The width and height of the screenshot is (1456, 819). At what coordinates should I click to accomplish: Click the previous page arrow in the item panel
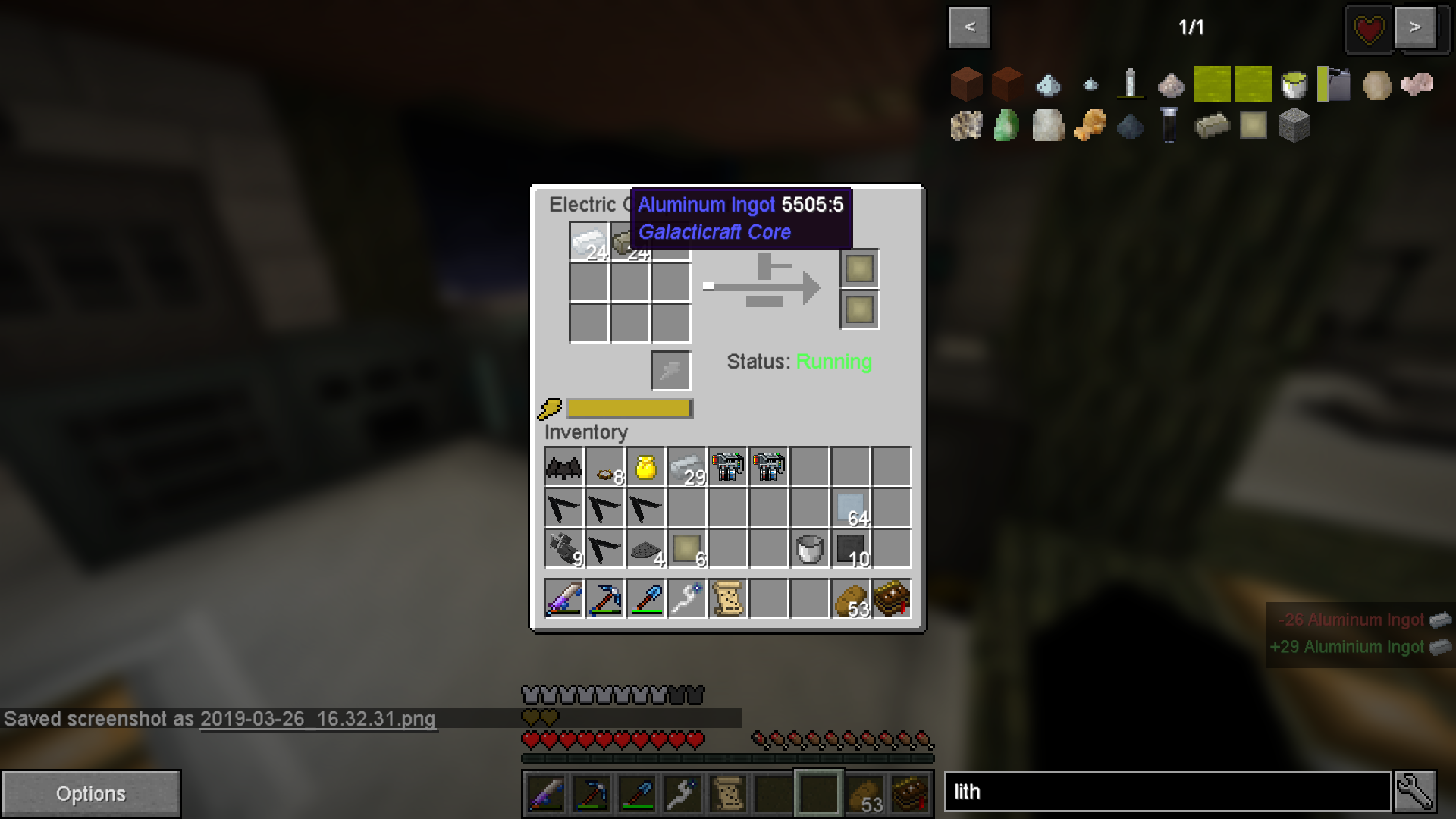click(x=968, y=27)
